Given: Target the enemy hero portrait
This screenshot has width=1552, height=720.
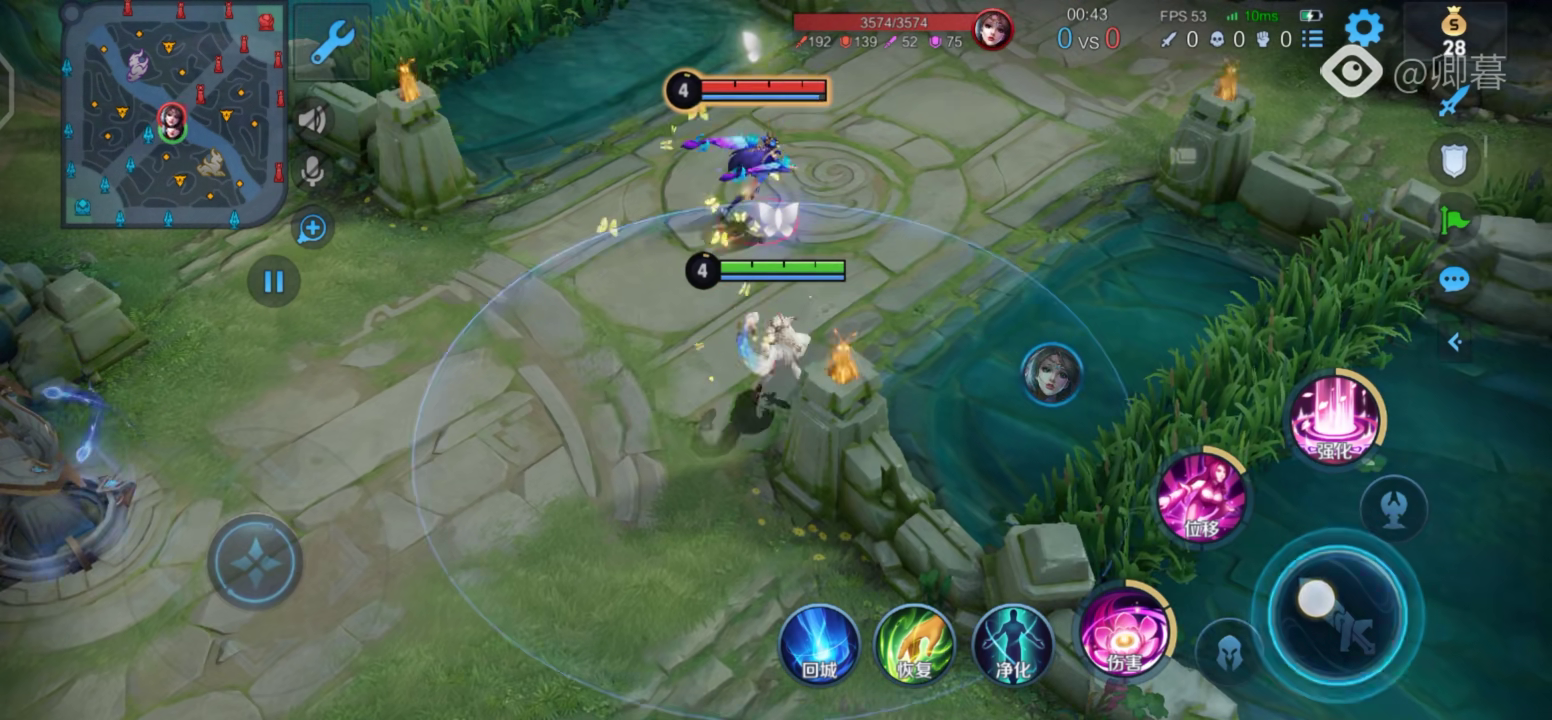Looking at the screenshot, I should [1051, 374].
